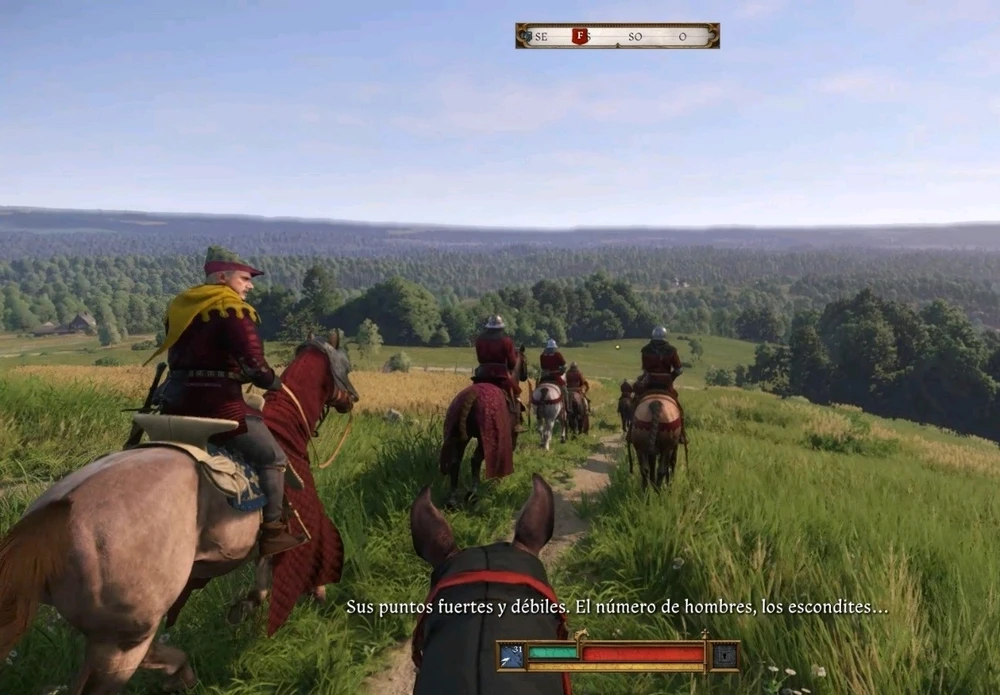Click the red F quest marker on the compass

click(579, 36)
